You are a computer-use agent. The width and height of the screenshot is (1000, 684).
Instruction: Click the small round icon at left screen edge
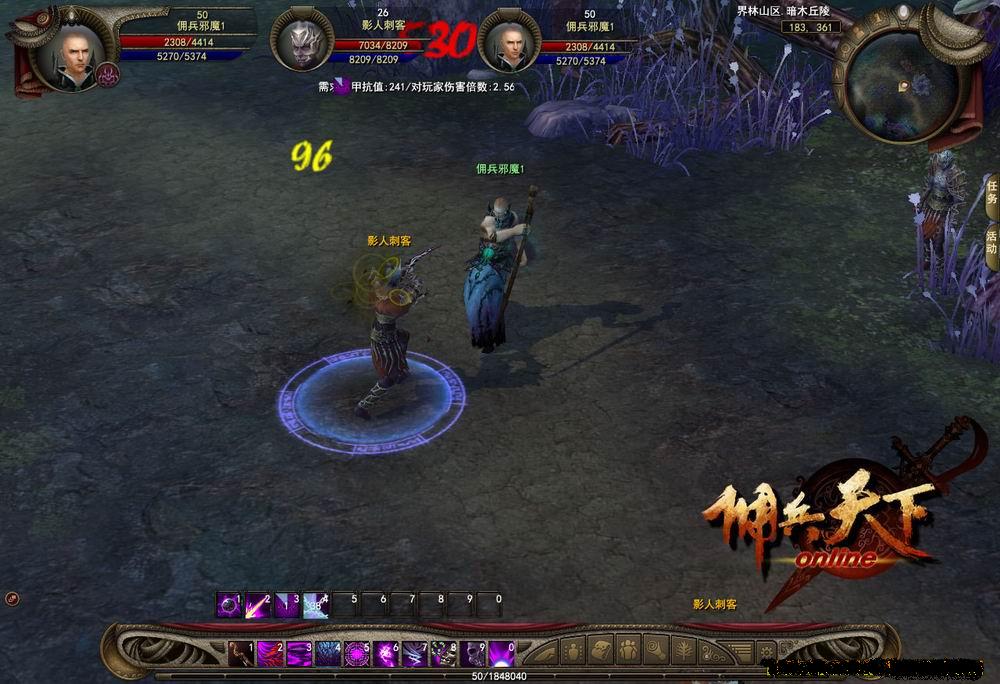[12, 598]
